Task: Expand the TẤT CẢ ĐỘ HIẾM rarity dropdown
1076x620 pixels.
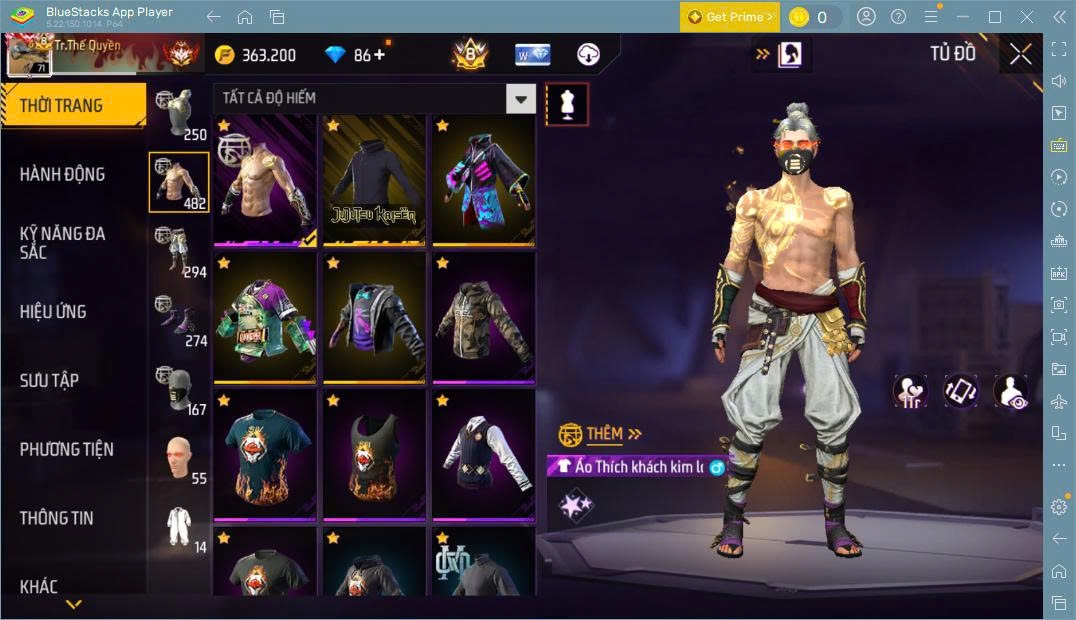Action: [519, 98]
